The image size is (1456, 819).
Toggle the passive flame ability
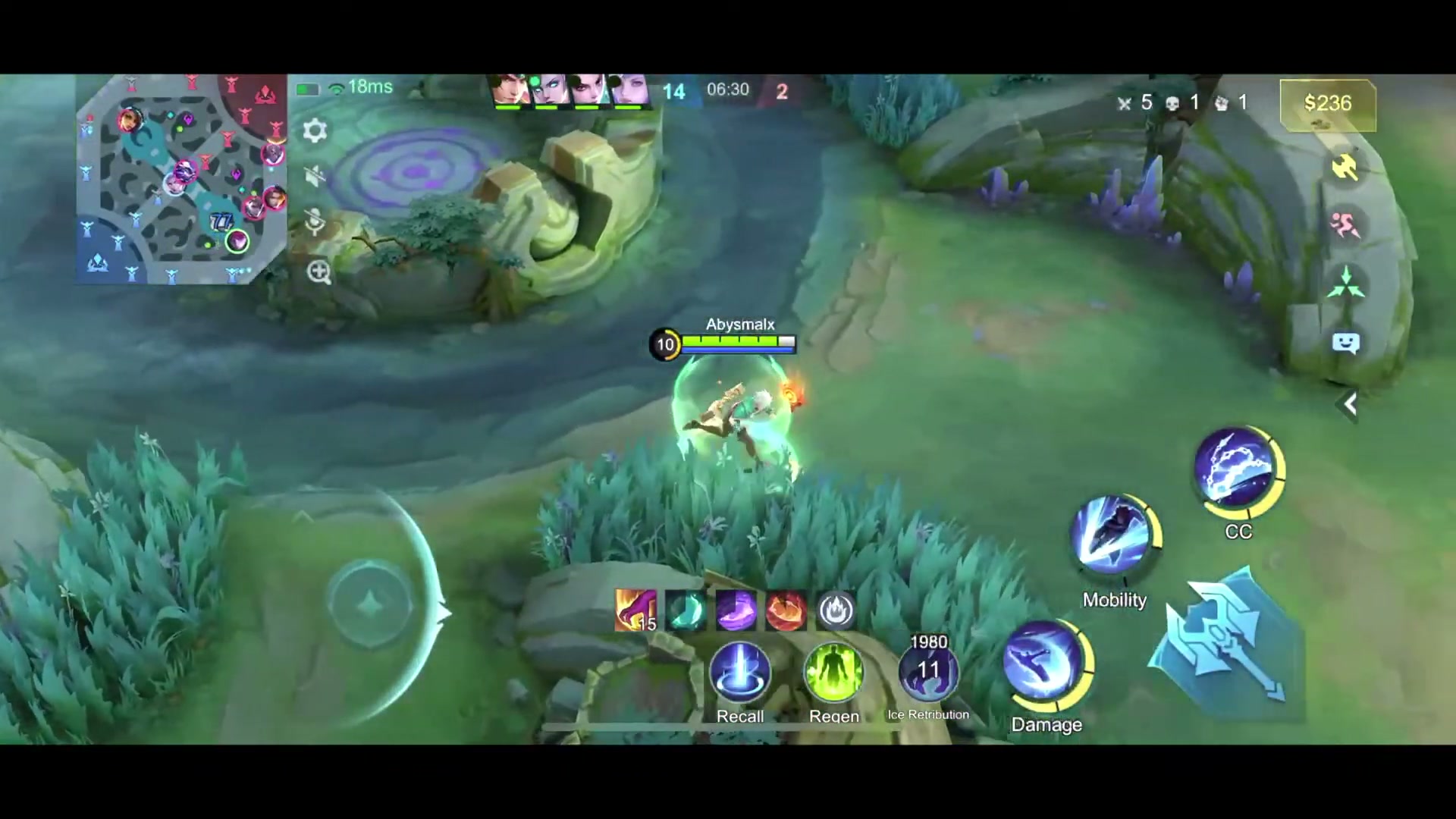pyautogui.click(x=836, y=610)
